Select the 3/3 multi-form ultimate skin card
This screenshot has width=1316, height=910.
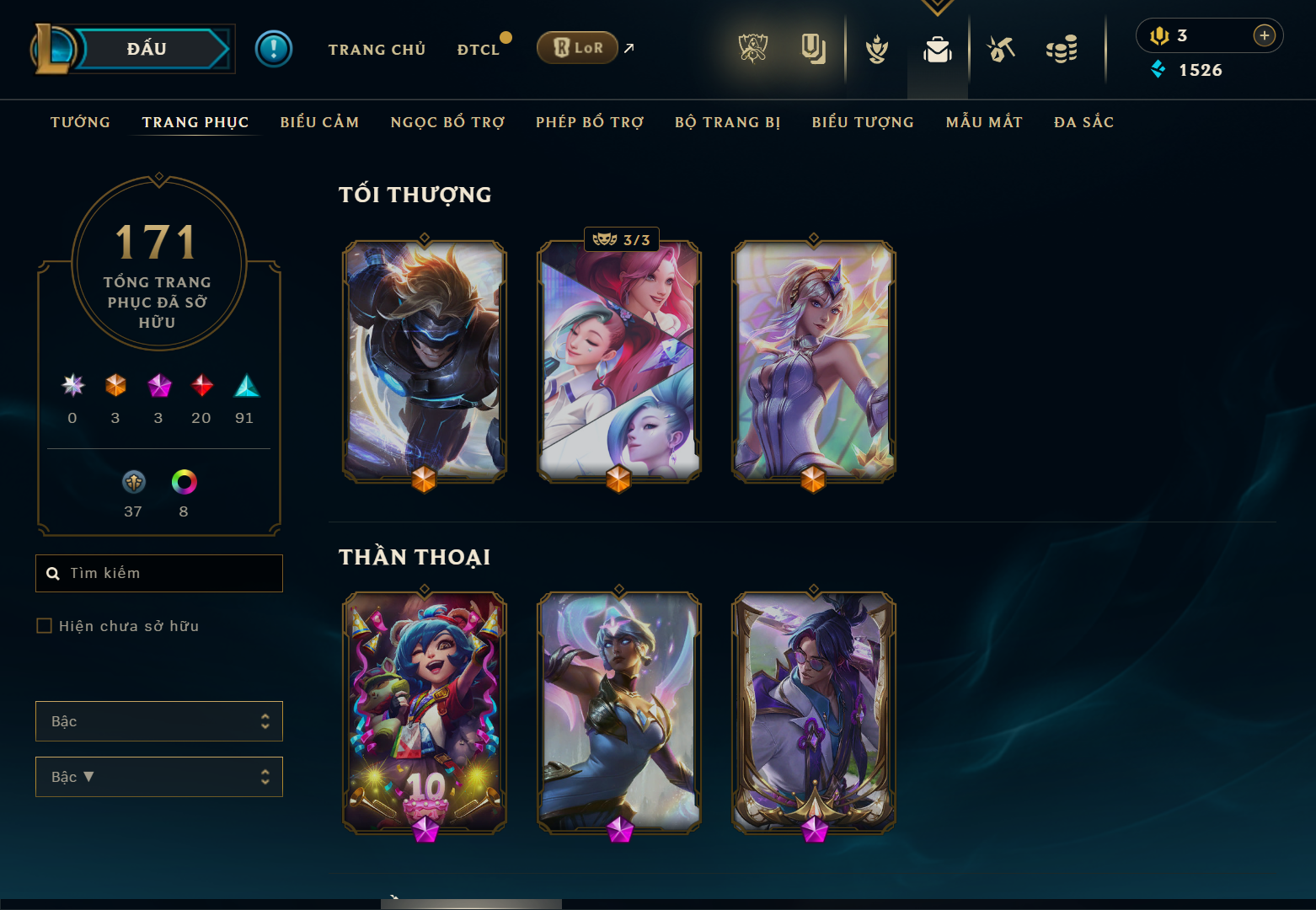click(x=619, y=361)
